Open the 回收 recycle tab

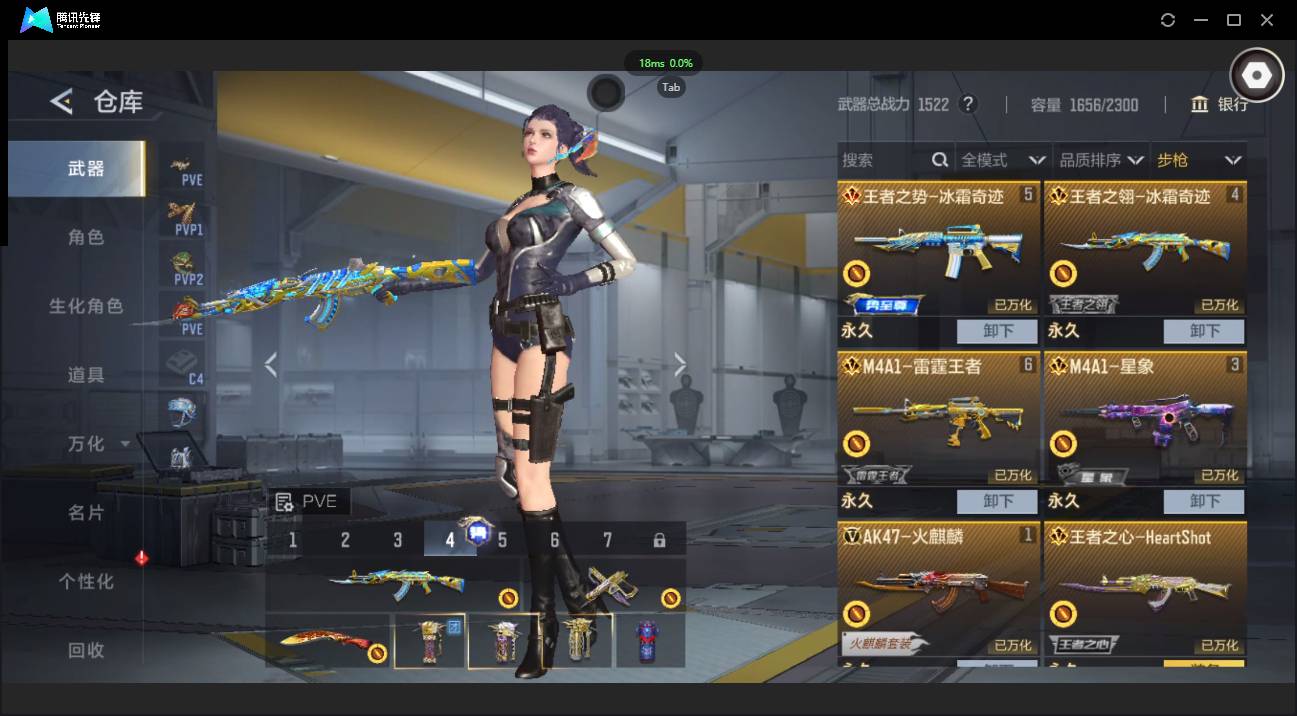86,650
